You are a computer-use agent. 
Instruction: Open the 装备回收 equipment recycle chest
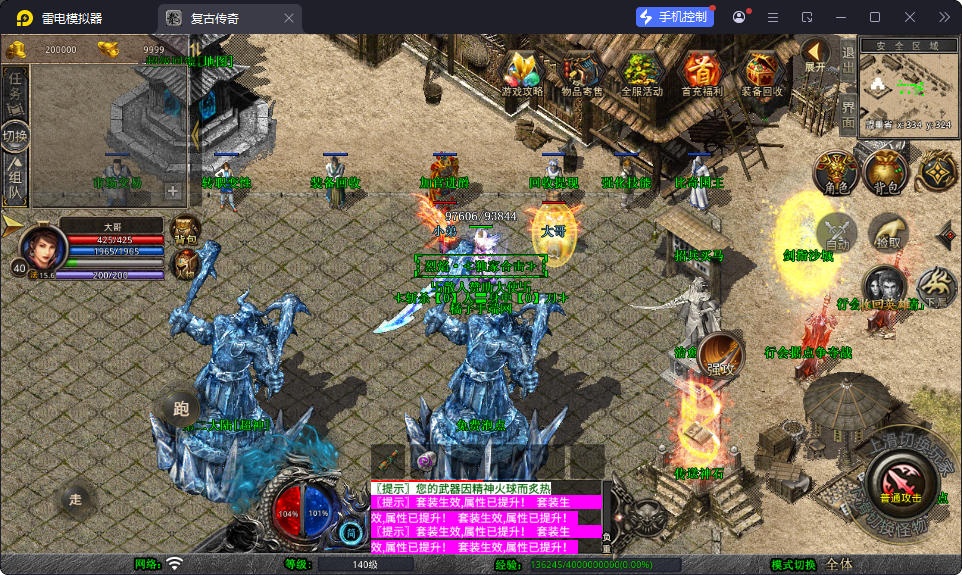762,72
